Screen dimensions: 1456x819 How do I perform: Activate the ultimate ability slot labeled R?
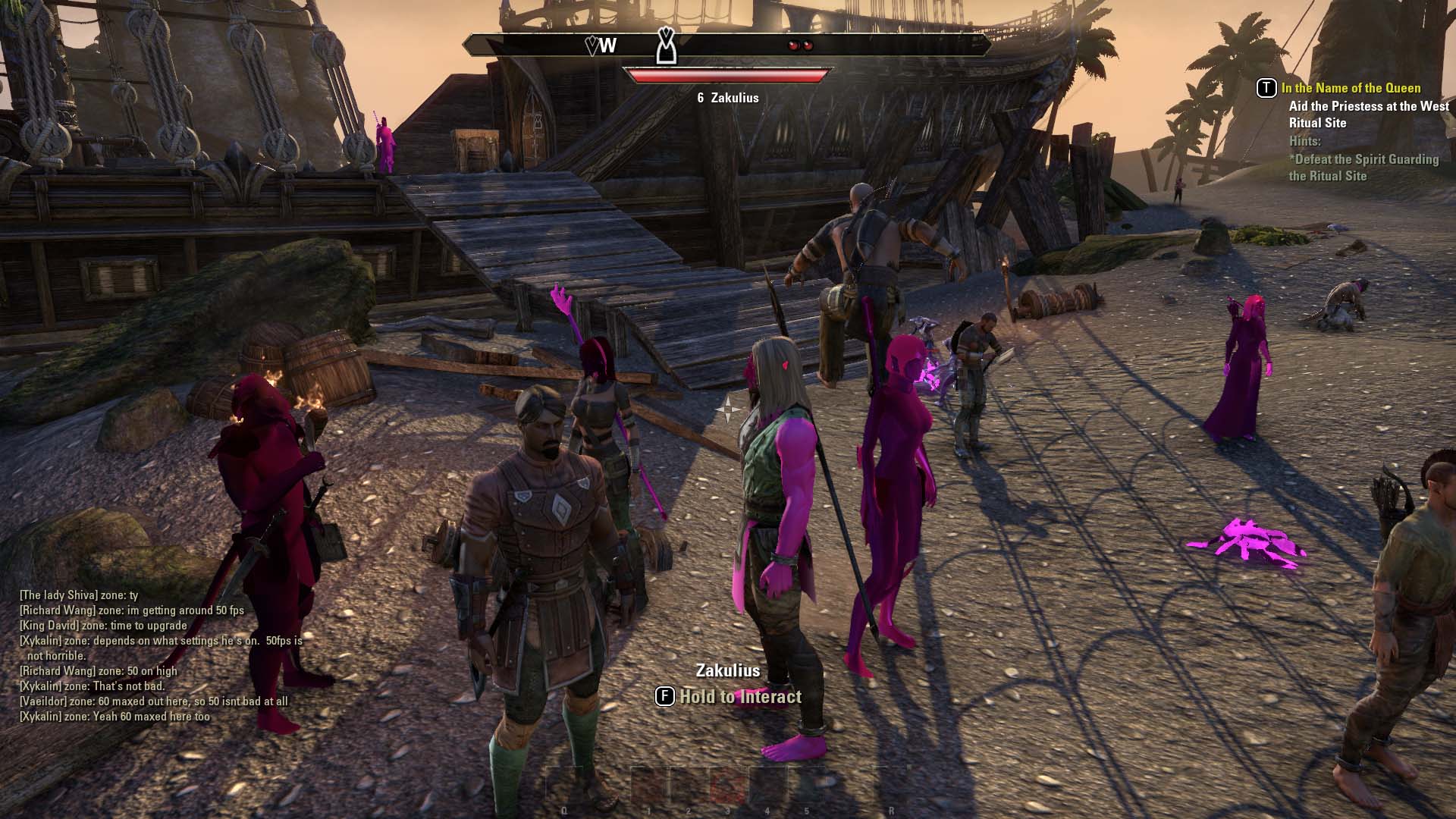[891, 786]
